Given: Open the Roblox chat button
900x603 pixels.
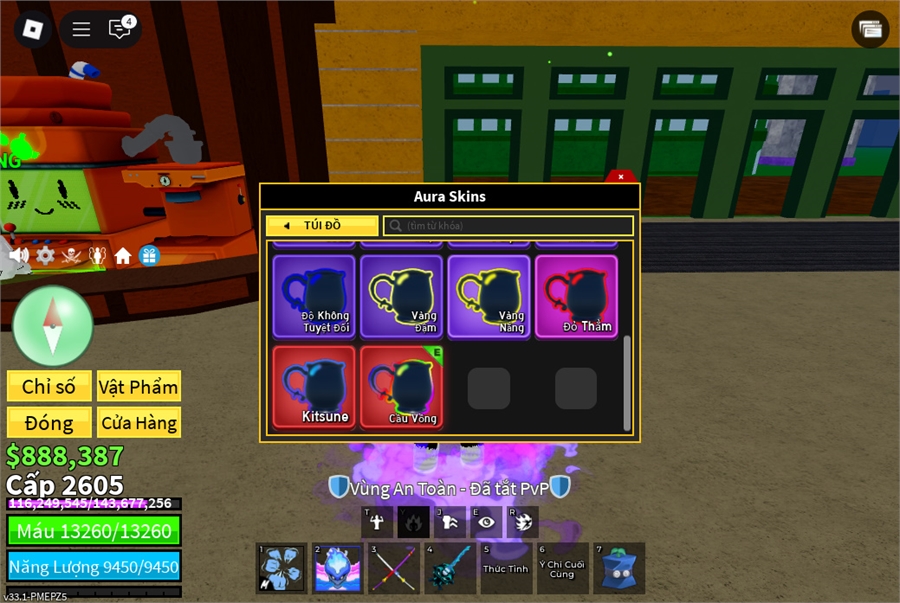Looking at the screenshot, I should (x=120, y=29).
